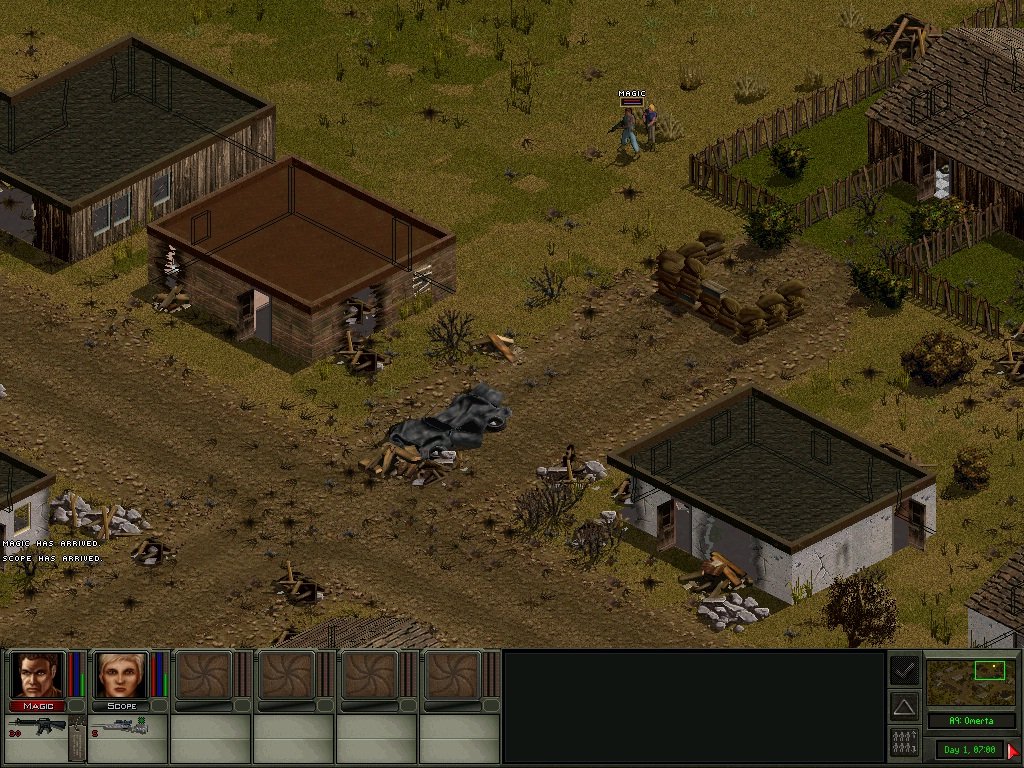This screenshot has height=768, width=1024.
Task: Click the checkmark end turn button
Action: click(904, 669)
